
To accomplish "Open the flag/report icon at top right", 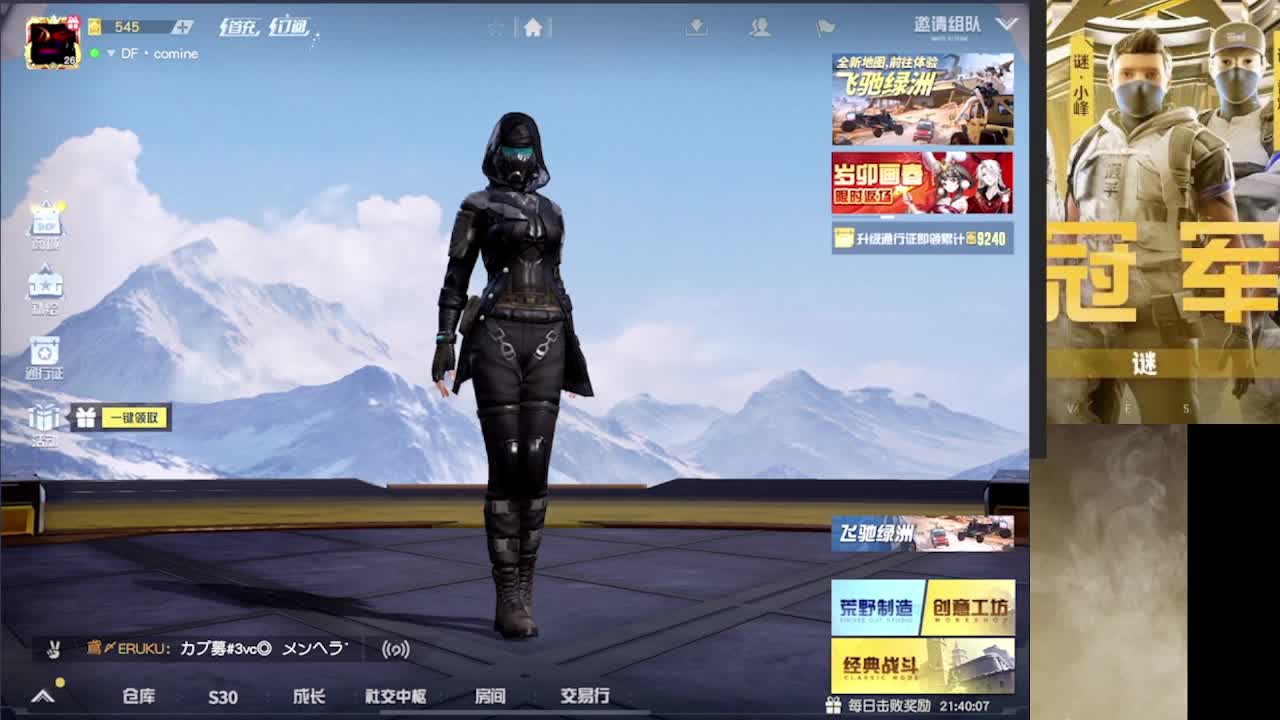I will pos(825,27).
